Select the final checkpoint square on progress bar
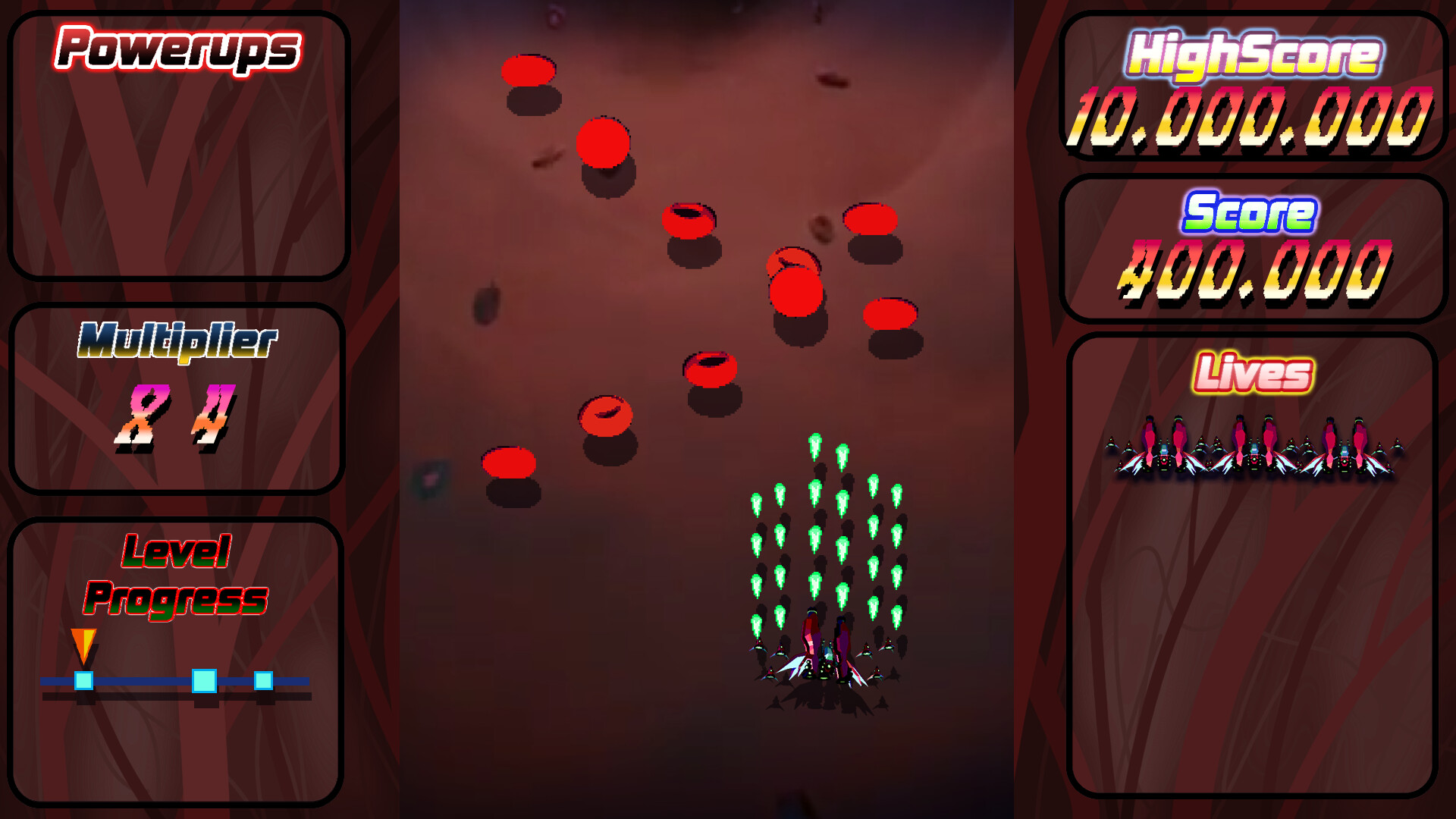1456x819 pixels. pyautogui.click(x=264, y=681)
